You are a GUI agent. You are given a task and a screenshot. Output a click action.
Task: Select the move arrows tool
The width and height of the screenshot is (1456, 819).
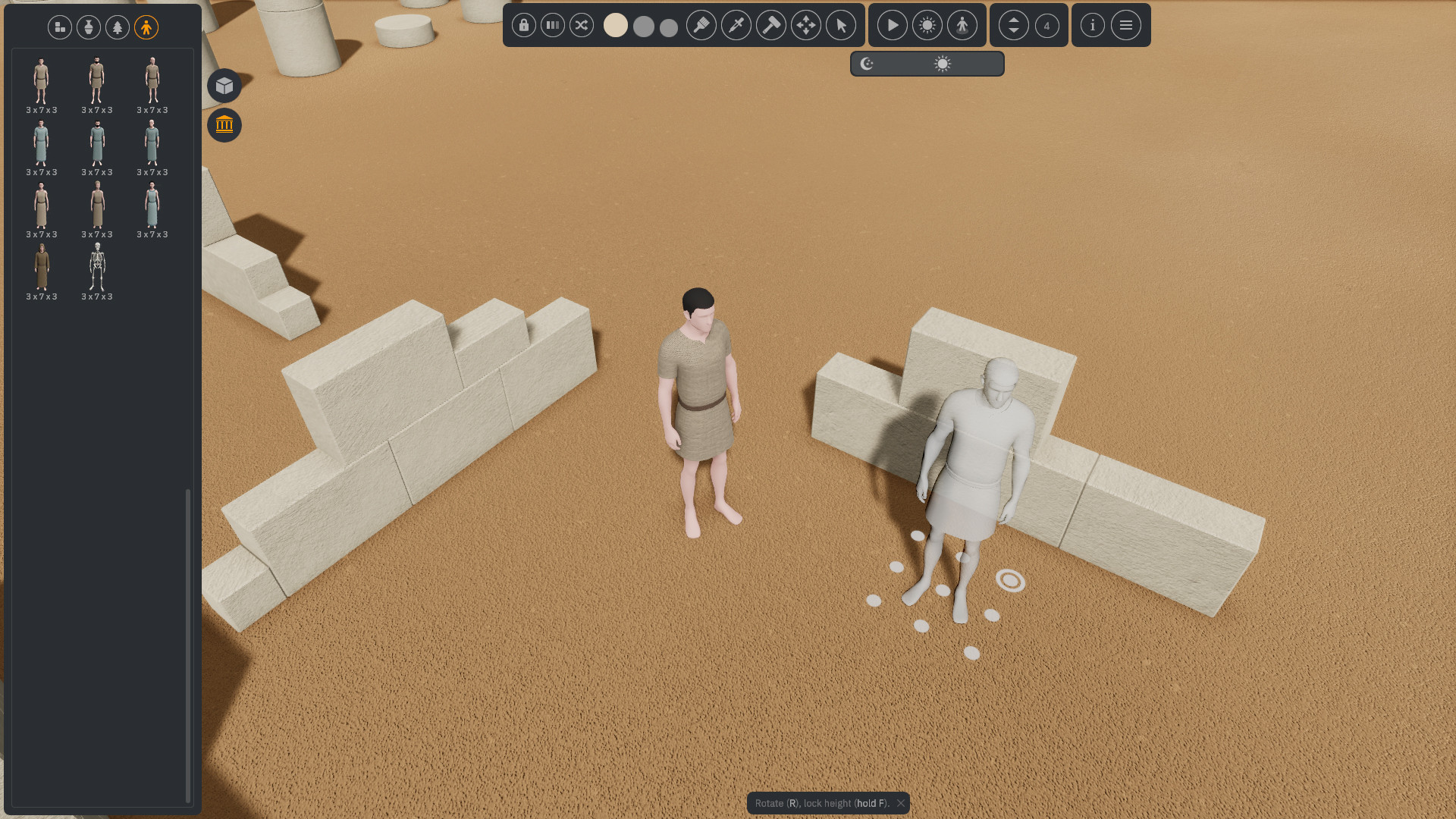click(805, 25)
